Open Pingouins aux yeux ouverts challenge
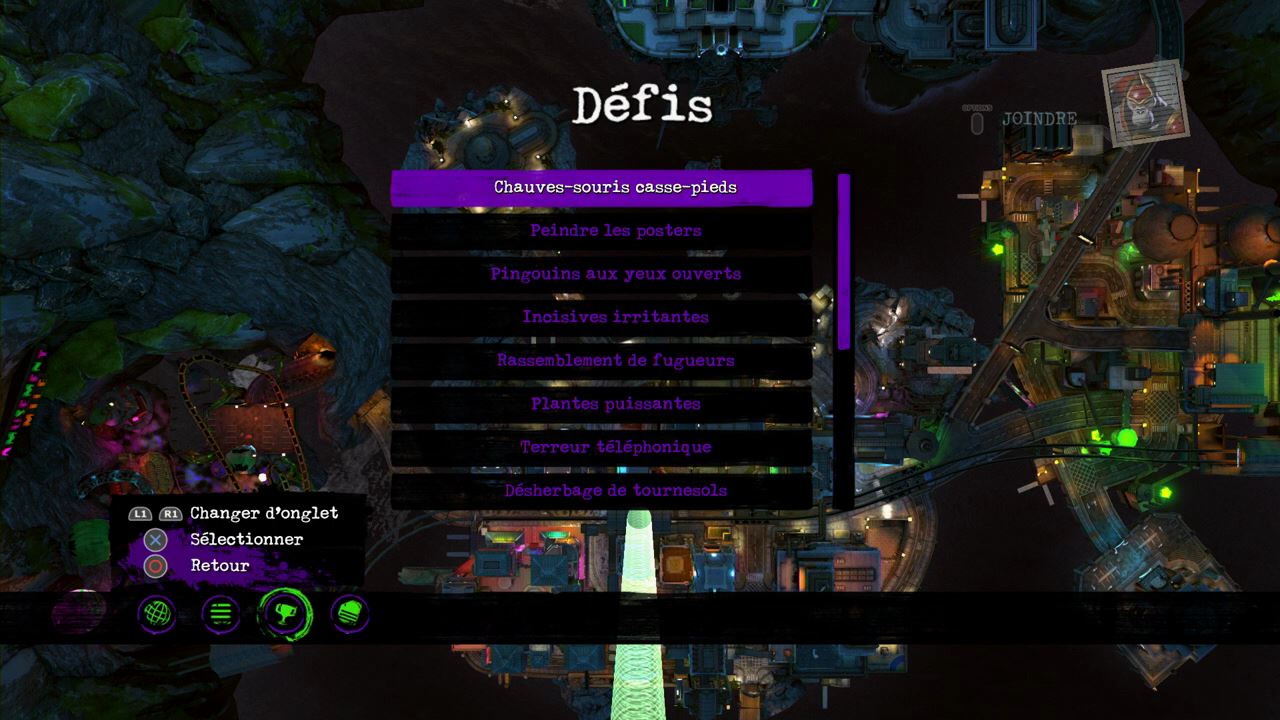 tap(601, 274)
